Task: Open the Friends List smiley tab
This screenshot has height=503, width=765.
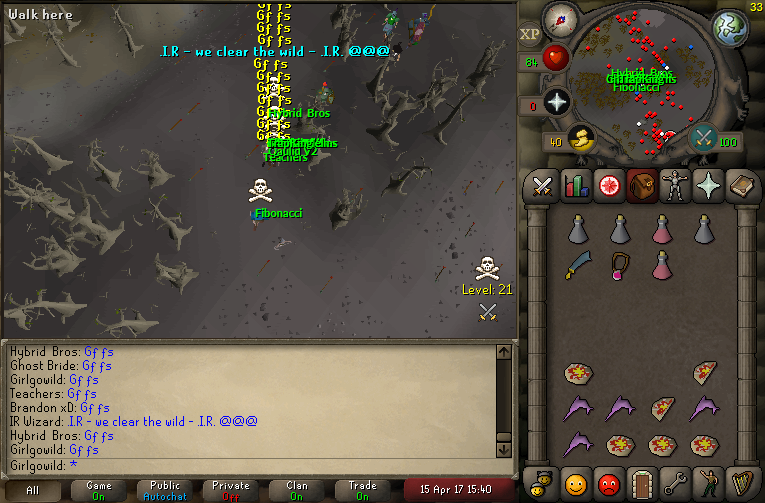Action: (x=575, y=483)
